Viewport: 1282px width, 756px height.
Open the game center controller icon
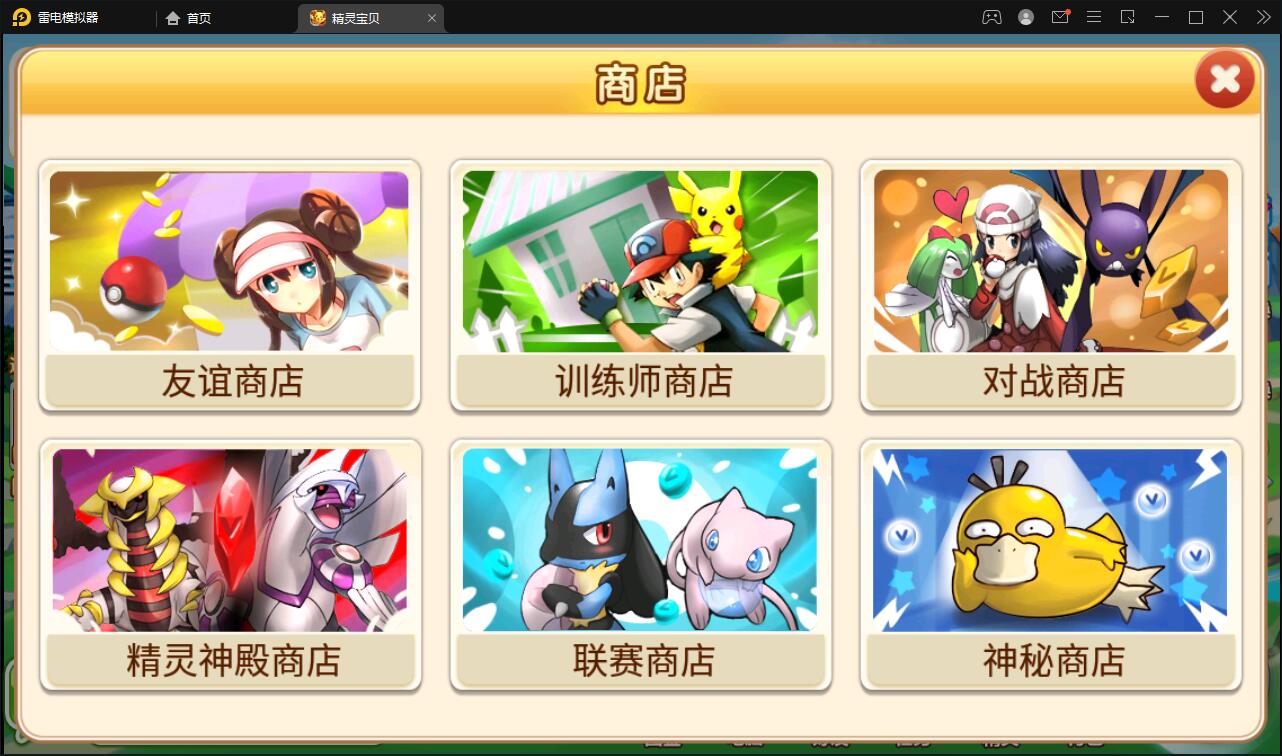(992, 17)
